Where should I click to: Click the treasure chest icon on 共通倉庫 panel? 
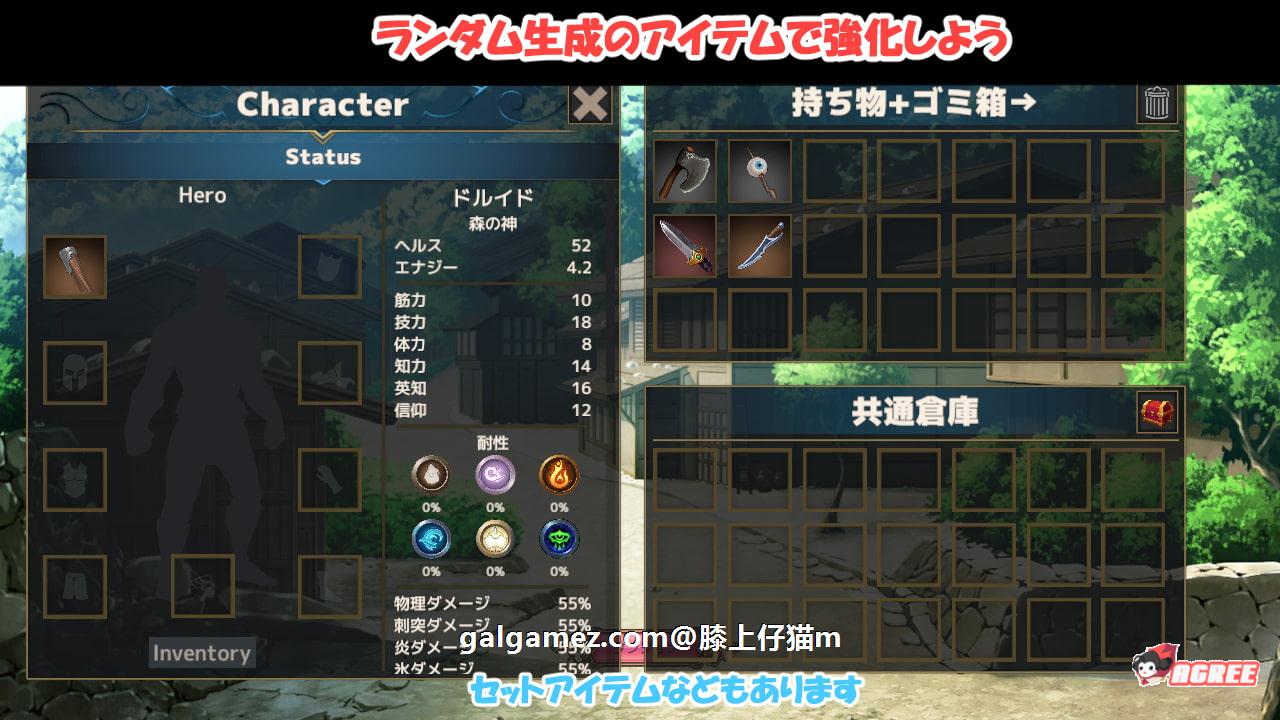pos(1157,413)
